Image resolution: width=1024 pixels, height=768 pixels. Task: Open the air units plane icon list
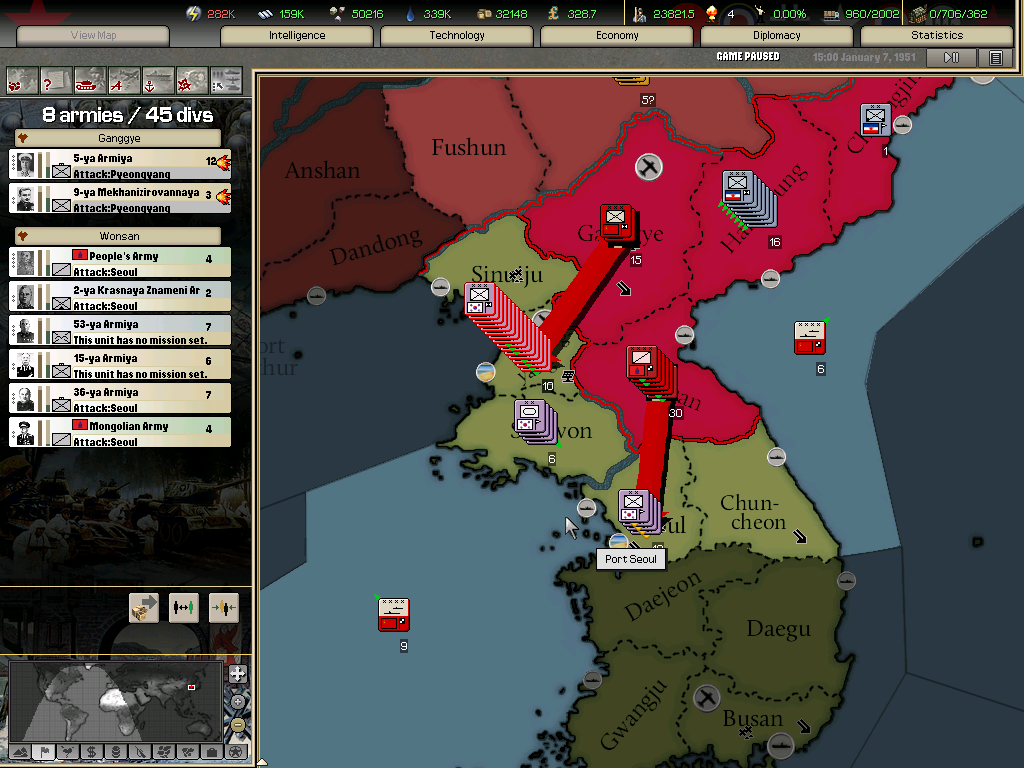124,79
